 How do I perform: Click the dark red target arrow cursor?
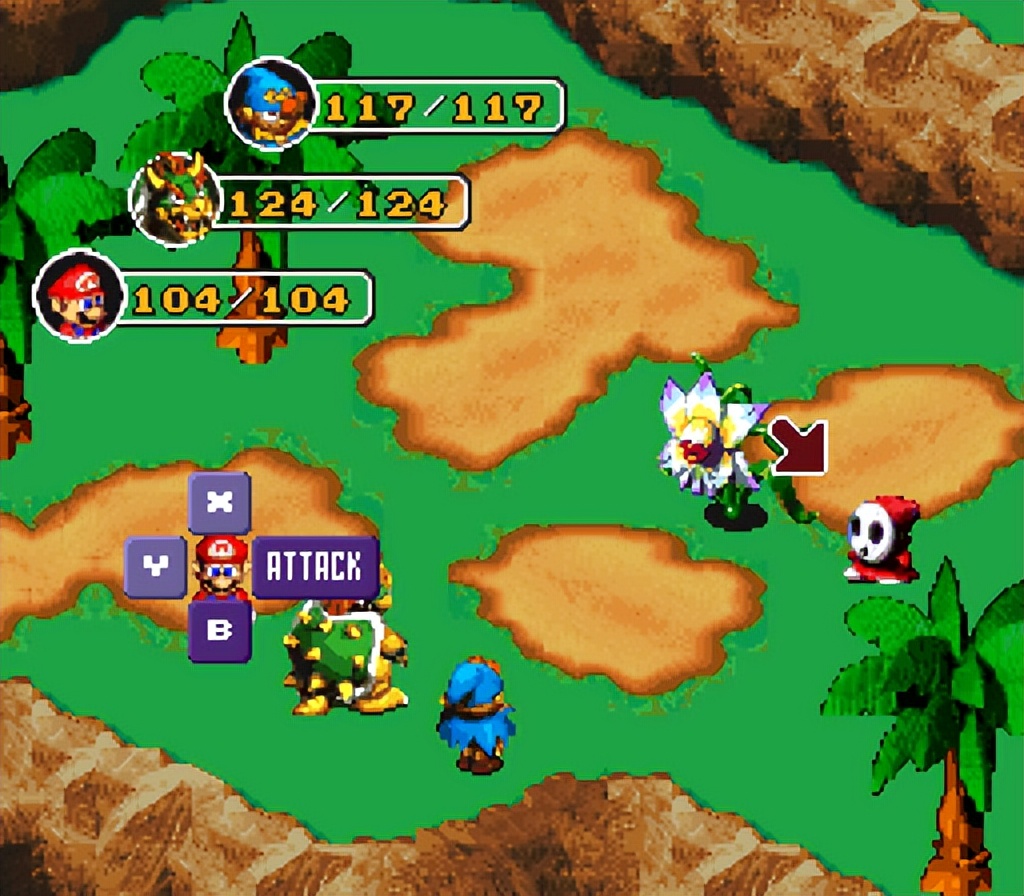pyautogui.click(x=799, y=446)
